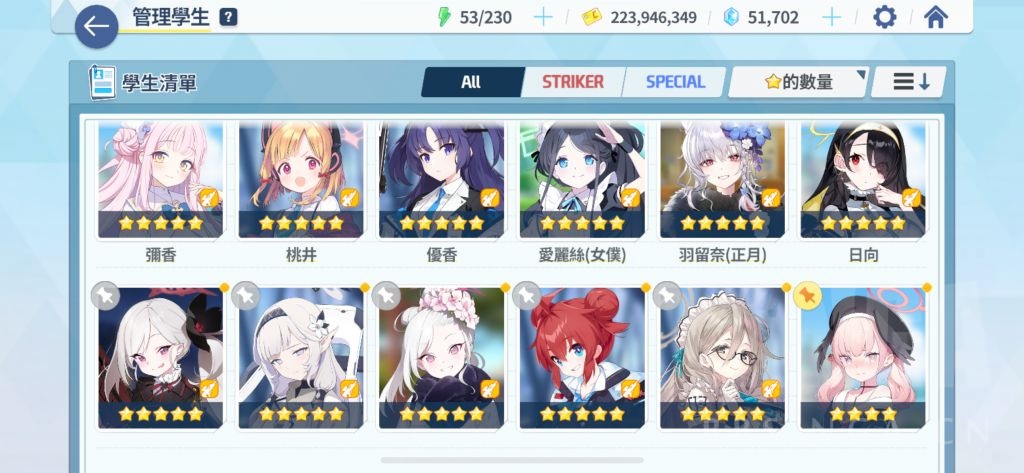The image size is (1024, 473).
Task: Select the red-haired student card
Action: pyautogui.click(x=582, y=357)
